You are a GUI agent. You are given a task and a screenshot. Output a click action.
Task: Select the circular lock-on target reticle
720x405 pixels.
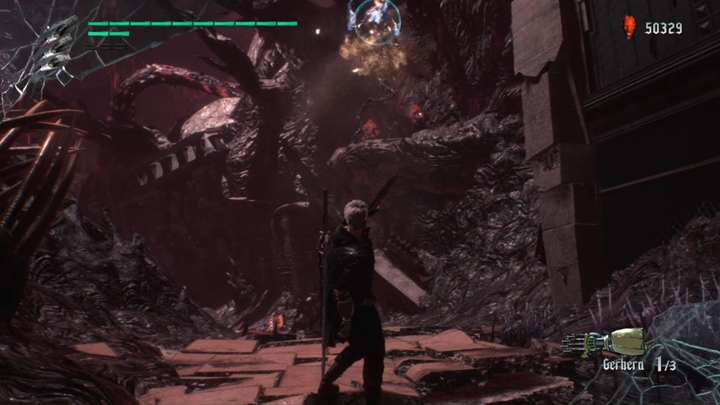pos(374,16)
